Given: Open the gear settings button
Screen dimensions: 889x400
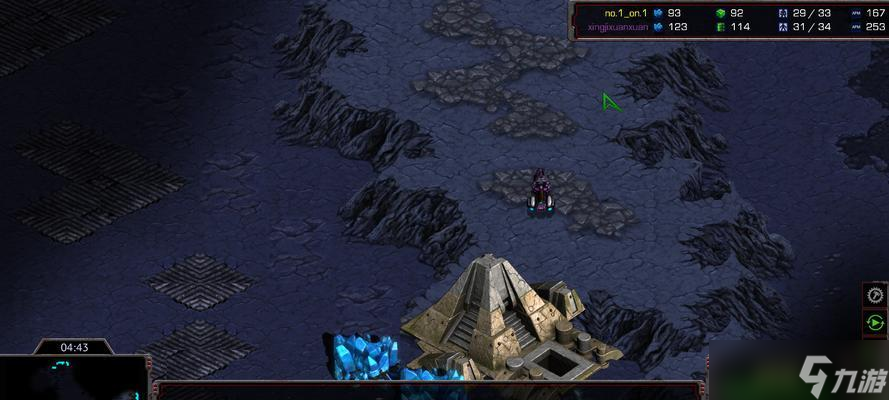Looking at the screenshot, I should pos(875,296).
